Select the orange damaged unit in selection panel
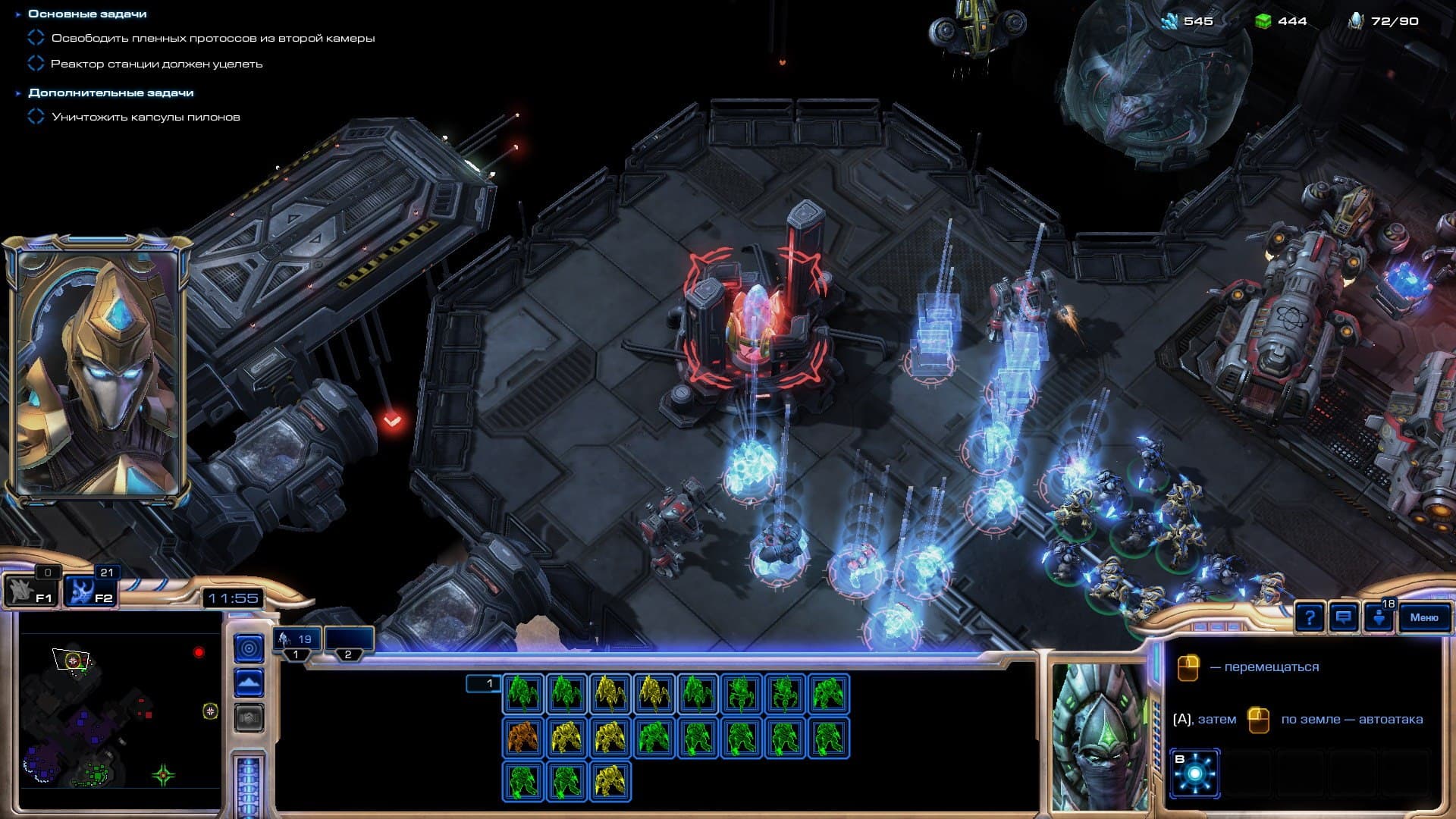The image size is (1456, 819). coord(523,737)
